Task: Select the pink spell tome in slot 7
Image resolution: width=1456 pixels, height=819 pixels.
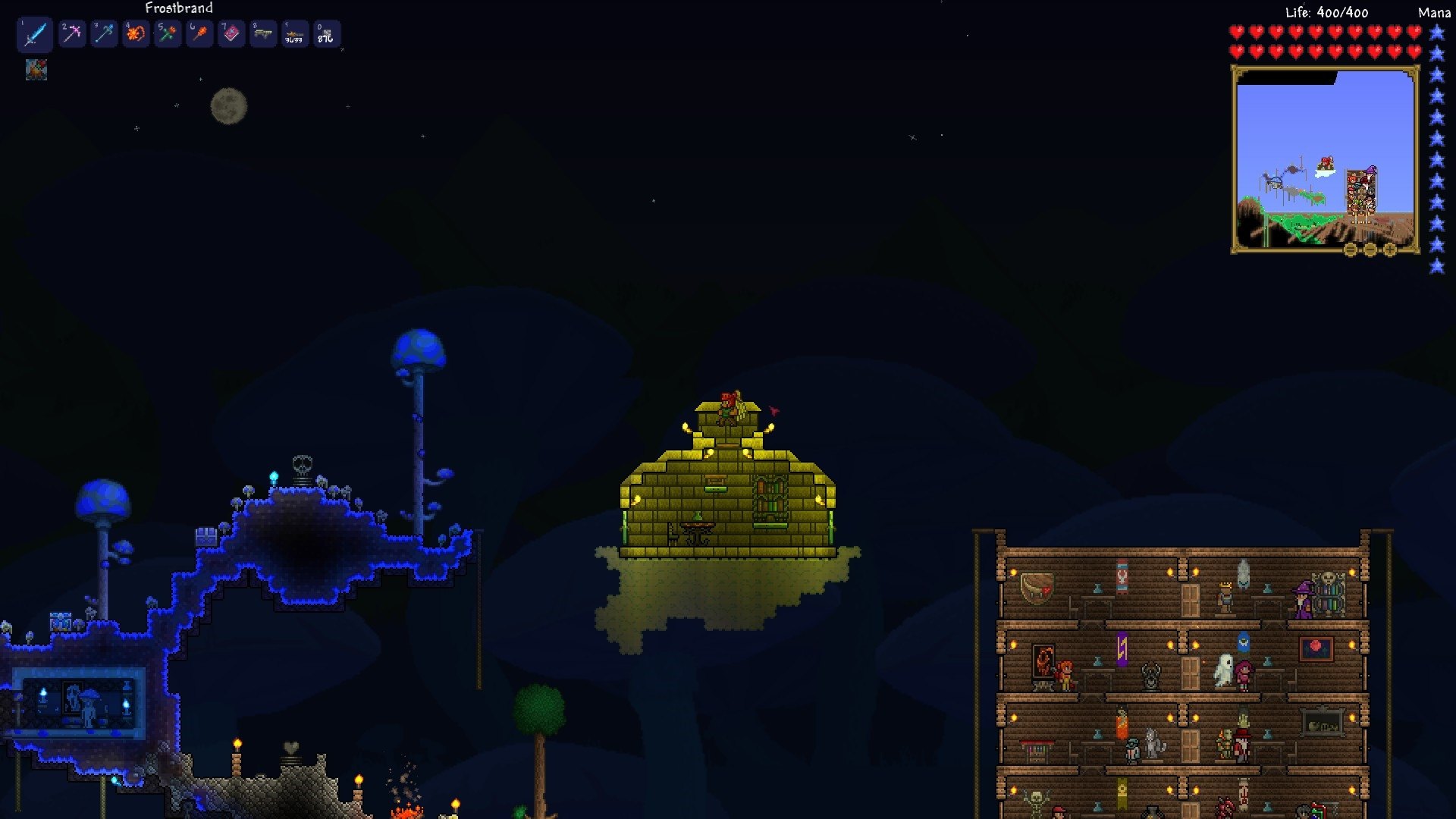Action: tap(231, 33)
